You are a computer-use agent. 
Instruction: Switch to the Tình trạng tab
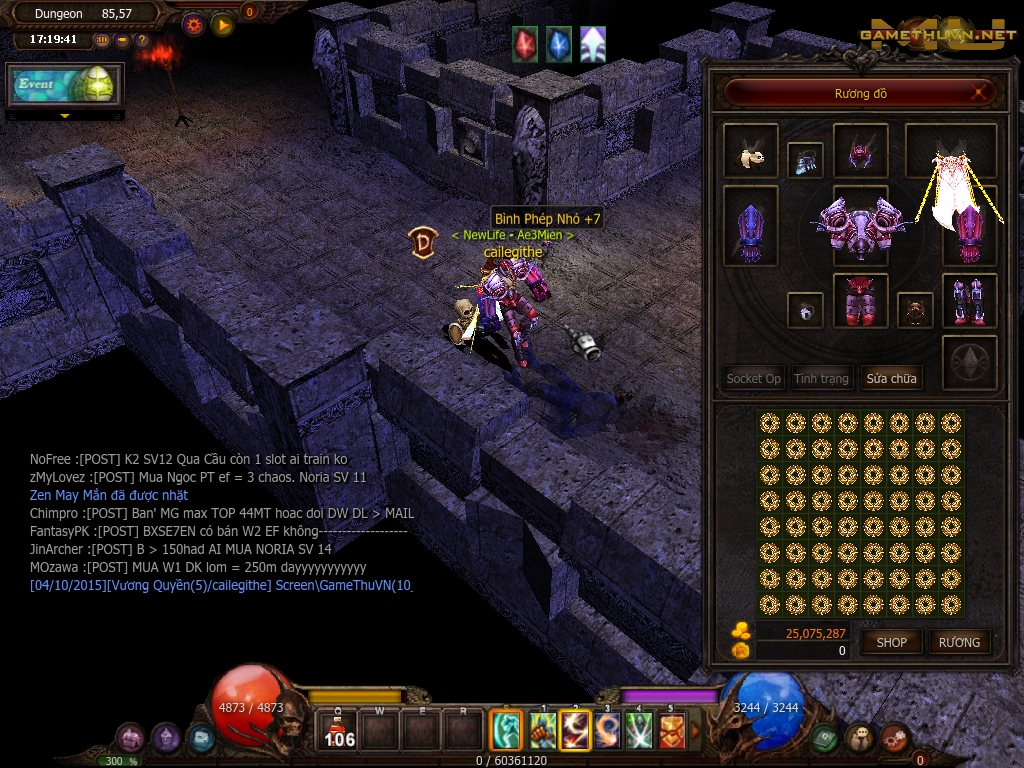(821, 379)
